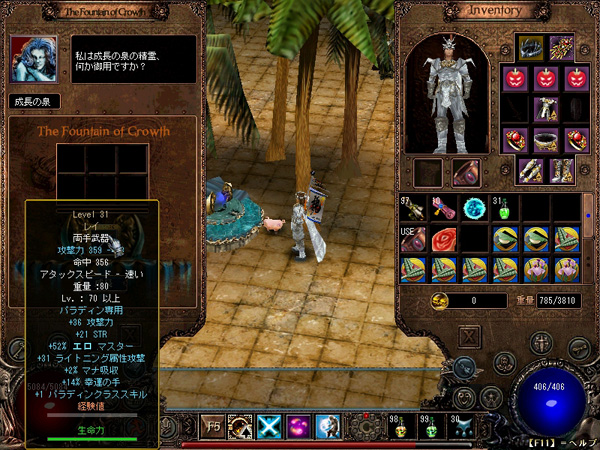This screenshot has width=600, height=450.
Task: Select the 成長の泉 label button
Action: pyautogui.click(x=36, y=101)
